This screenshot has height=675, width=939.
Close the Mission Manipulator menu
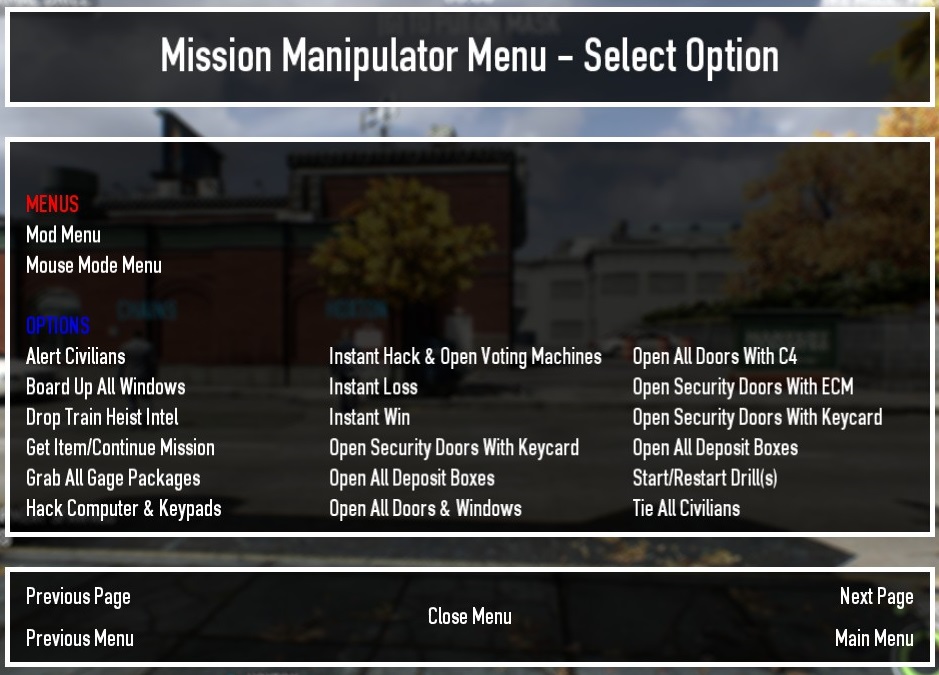[x=469, y=617]
